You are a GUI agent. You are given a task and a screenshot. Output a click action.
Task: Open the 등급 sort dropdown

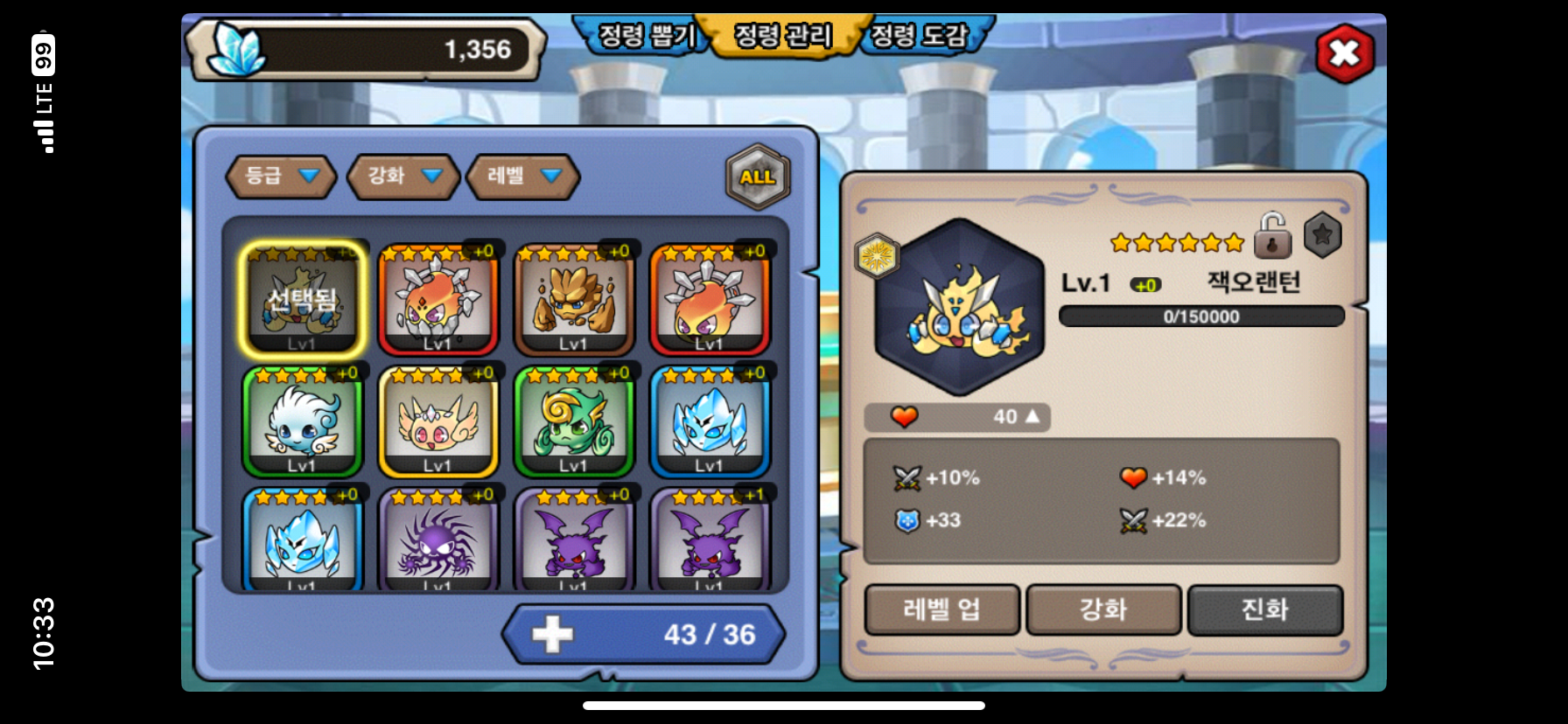coord(281,176)
